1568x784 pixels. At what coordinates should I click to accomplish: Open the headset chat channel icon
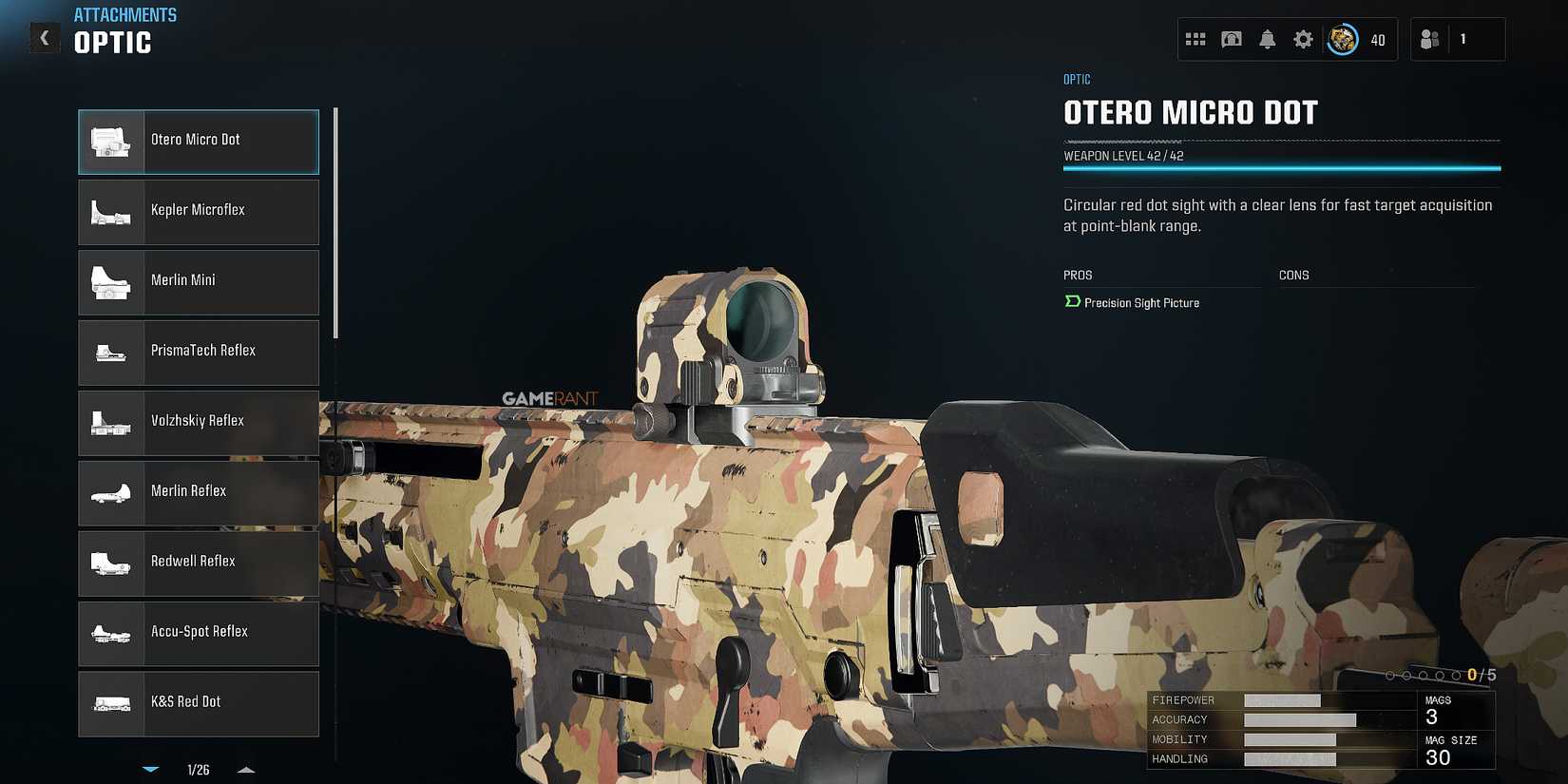coord(1231,39)
